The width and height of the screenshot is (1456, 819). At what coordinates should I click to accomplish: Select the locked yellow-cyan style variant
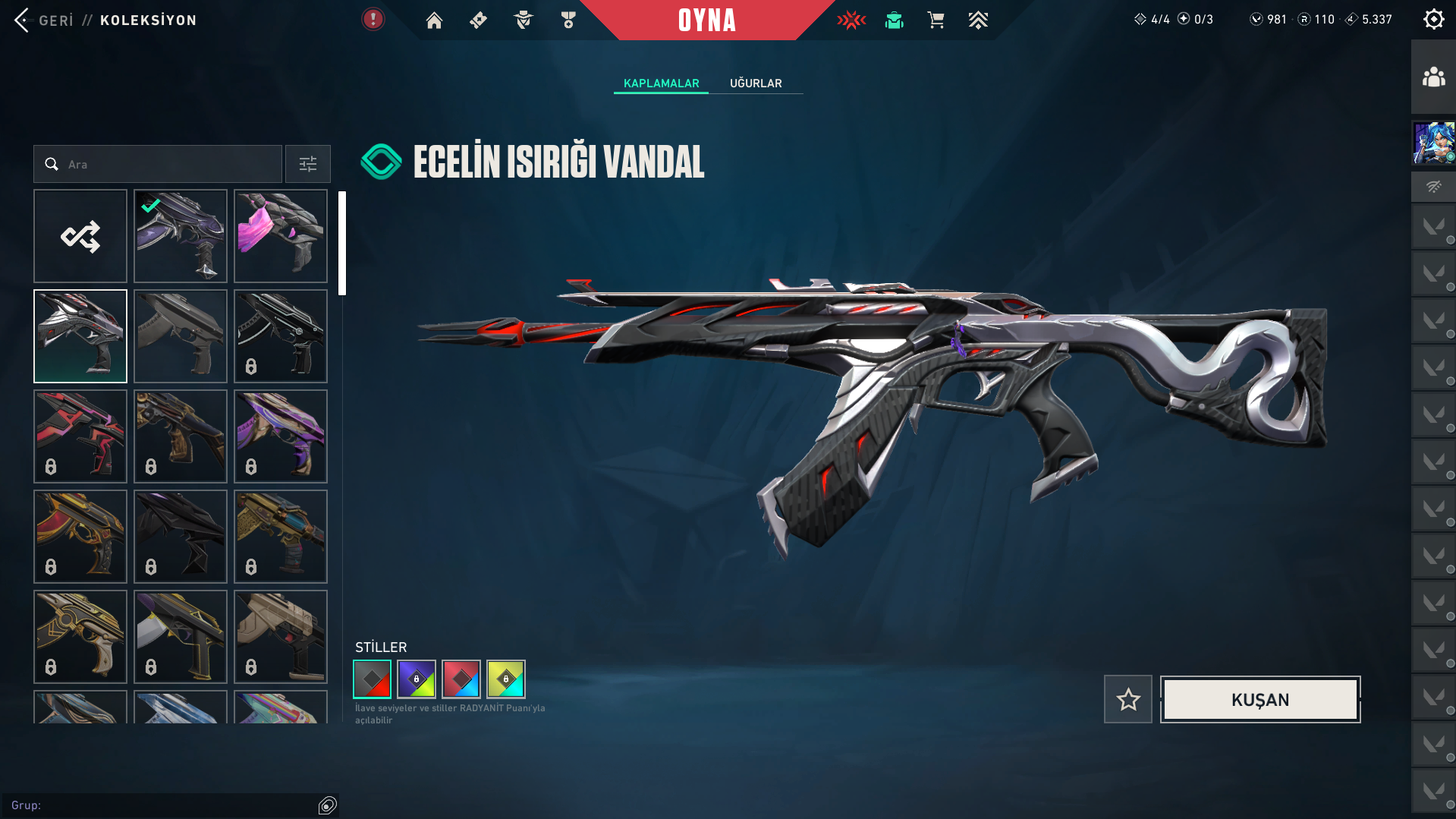506,679
